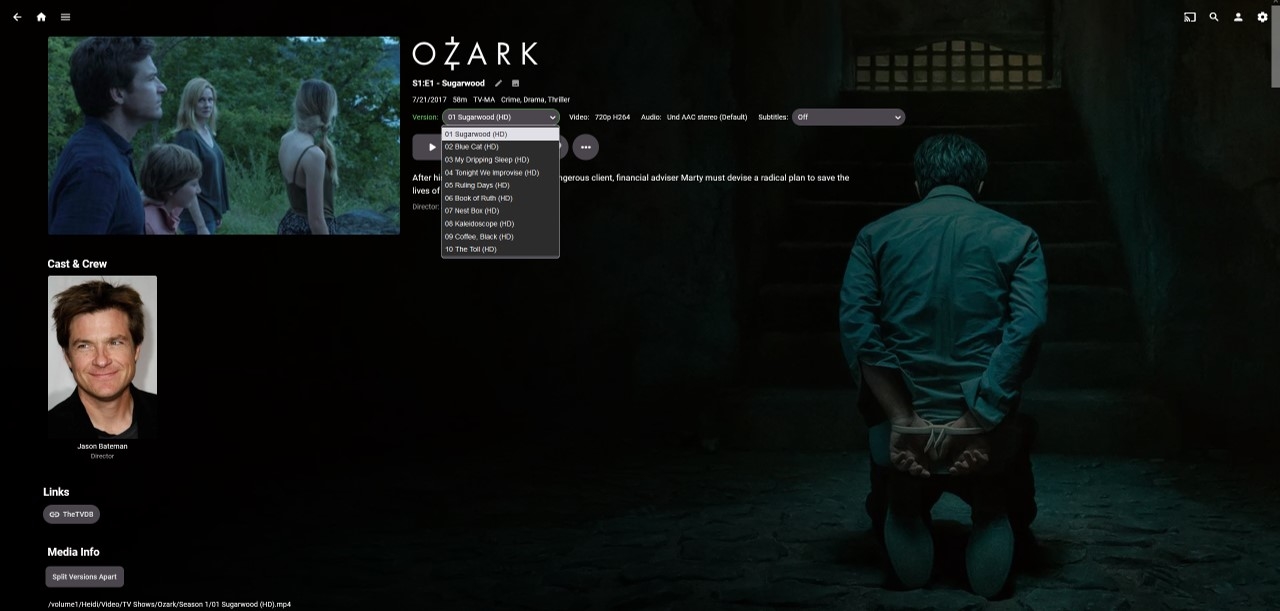The image size is (1280, 611).
Task: Open the search magnifier
Action: pos(1214,17)
